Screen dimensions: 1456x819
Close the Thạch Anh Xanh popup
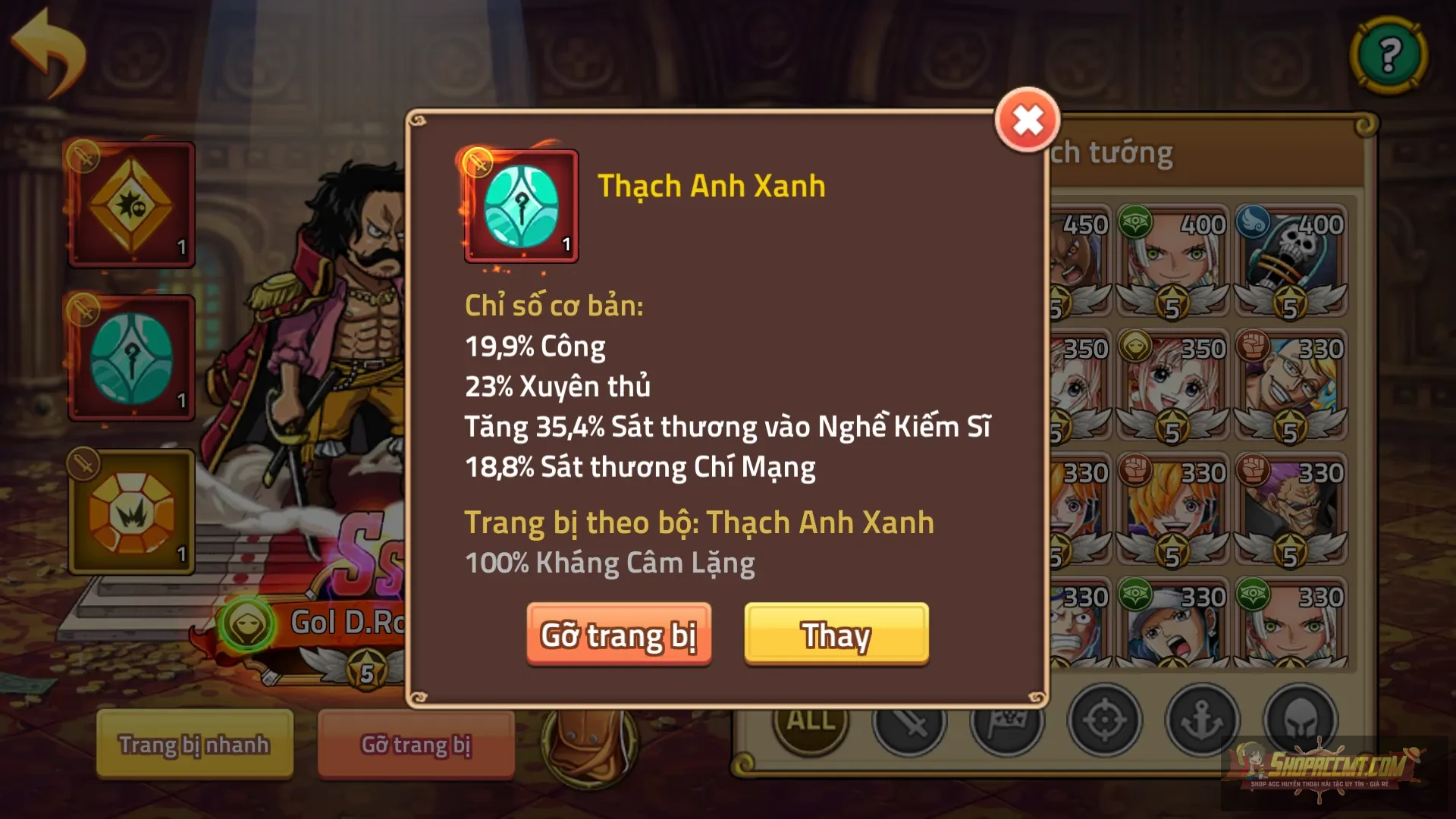point(1028,118)
